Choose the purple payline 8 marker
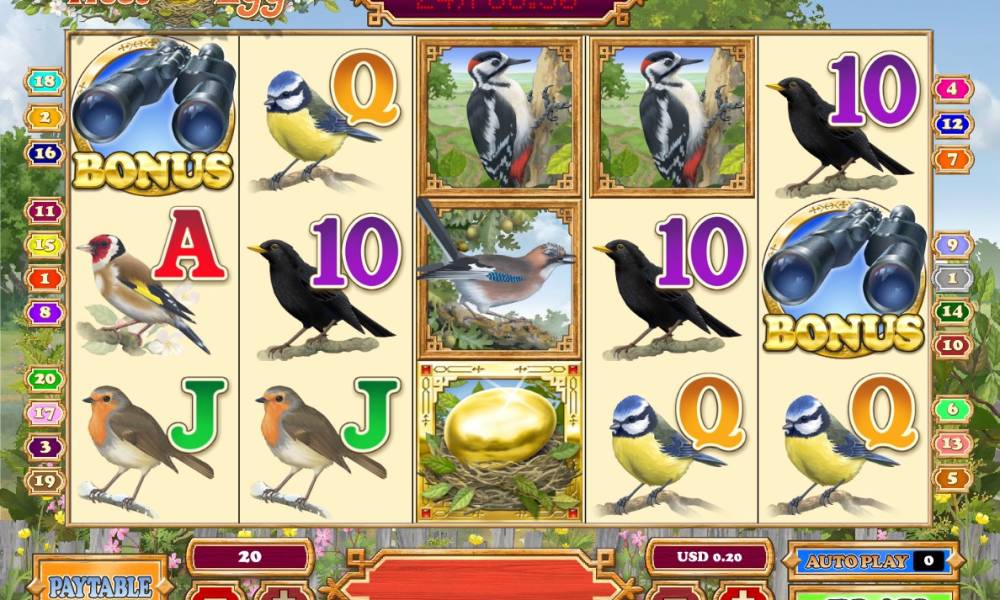 pos(45,312)
